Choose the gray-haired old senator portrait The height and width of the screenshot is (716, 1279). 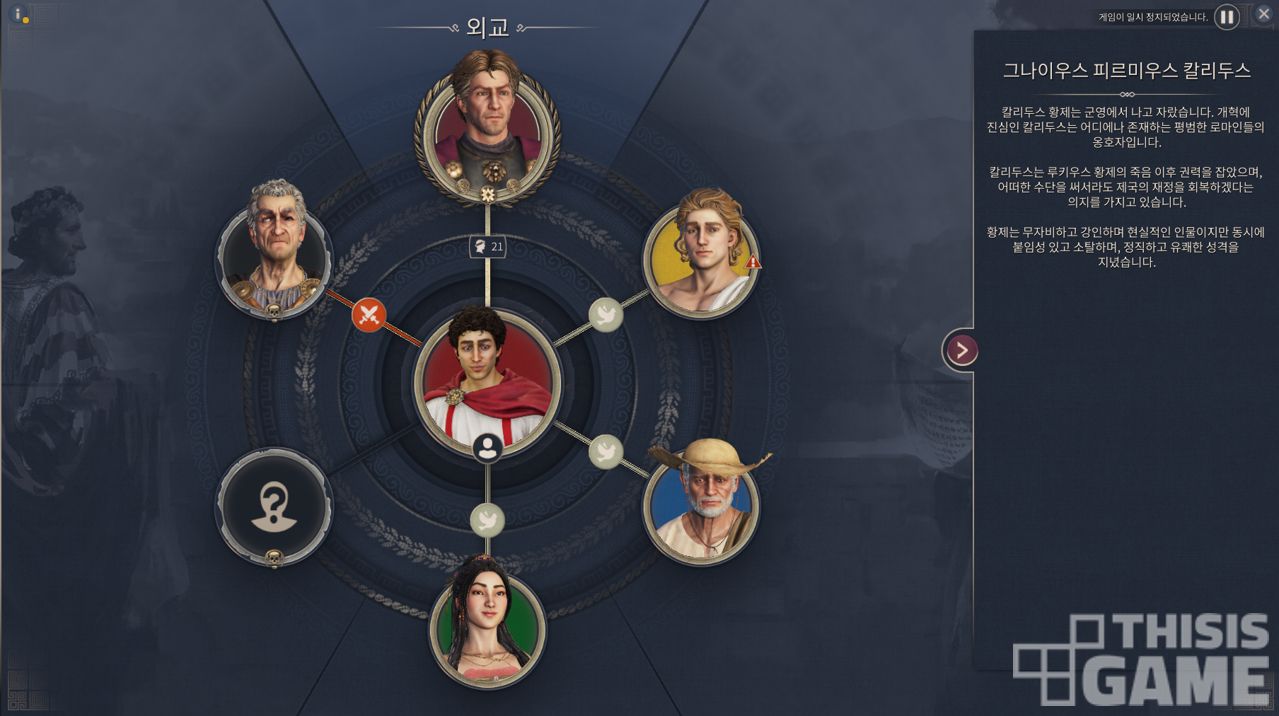274,249
